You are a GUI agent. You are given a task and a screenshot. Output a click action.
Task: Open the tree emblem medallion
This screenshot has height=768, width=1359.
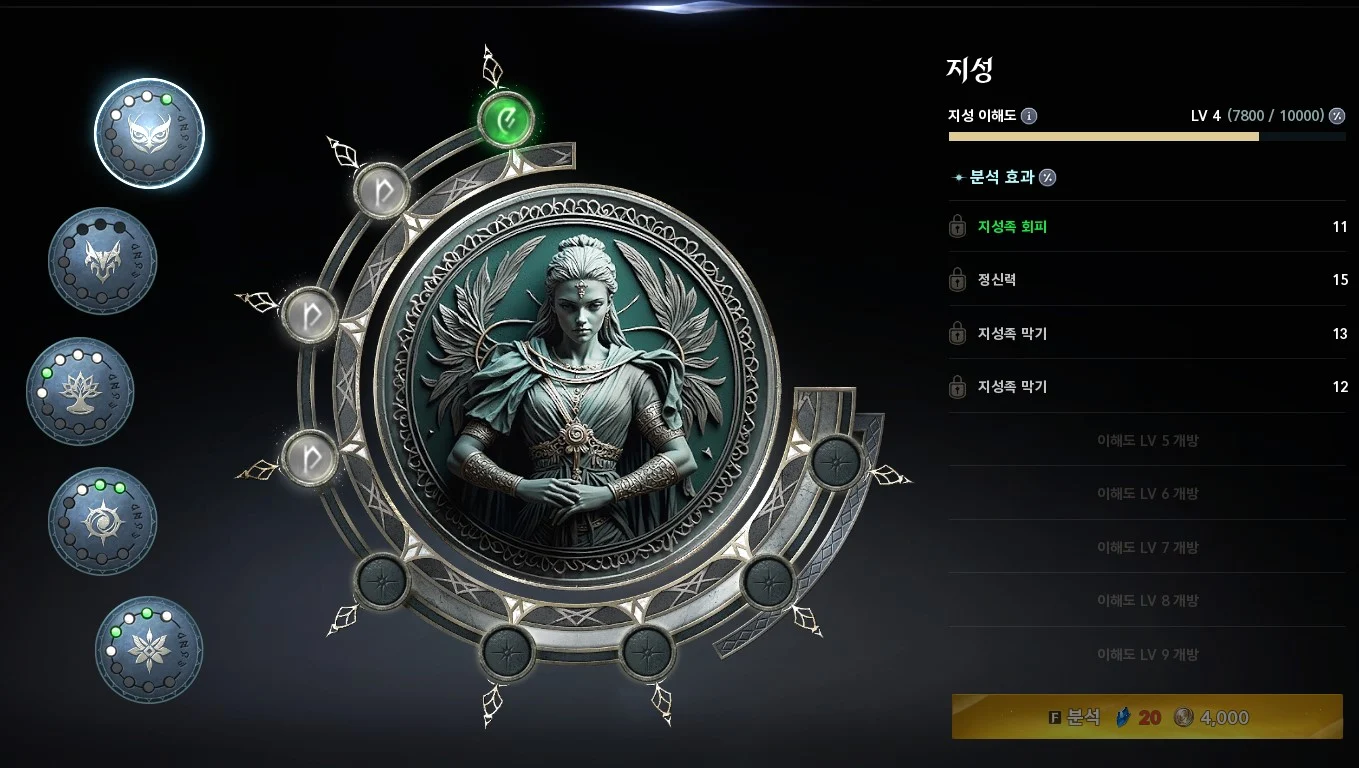(x=80, y=391)
